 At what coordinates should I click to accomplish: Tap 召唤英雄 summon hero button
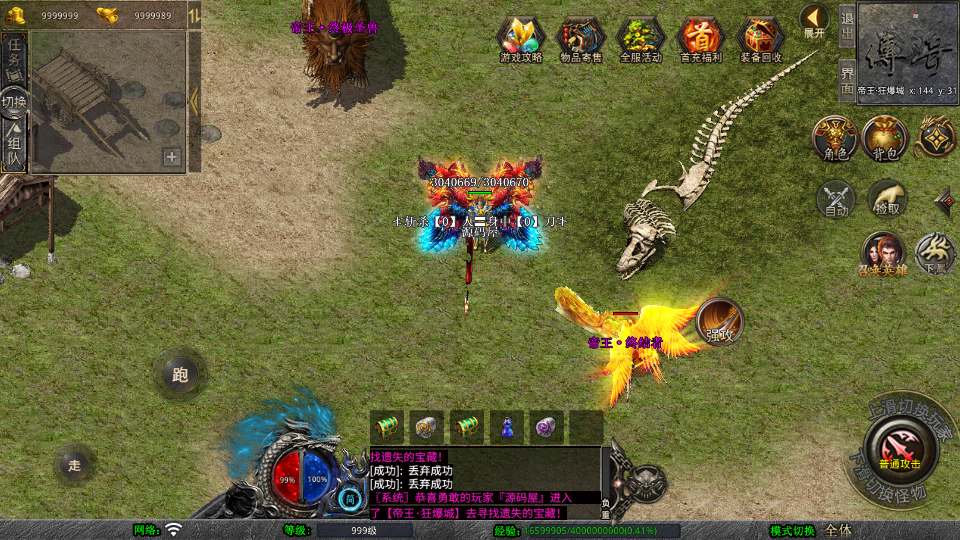(882, 254)
